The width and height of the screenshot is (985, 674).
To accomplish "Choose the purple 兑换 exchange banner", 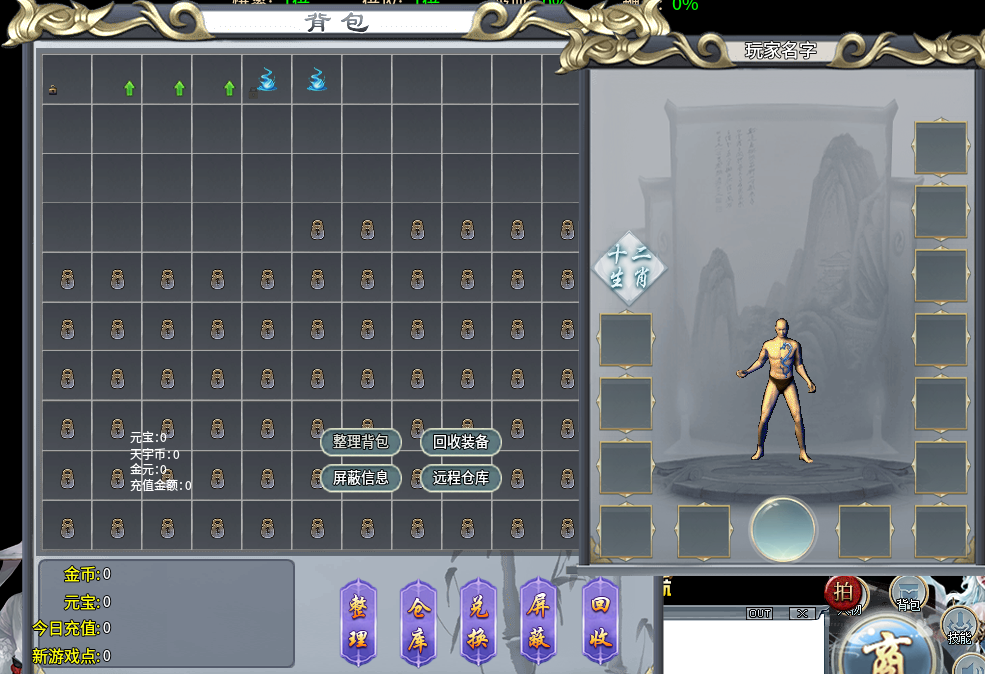I will (x=479, y=620).
